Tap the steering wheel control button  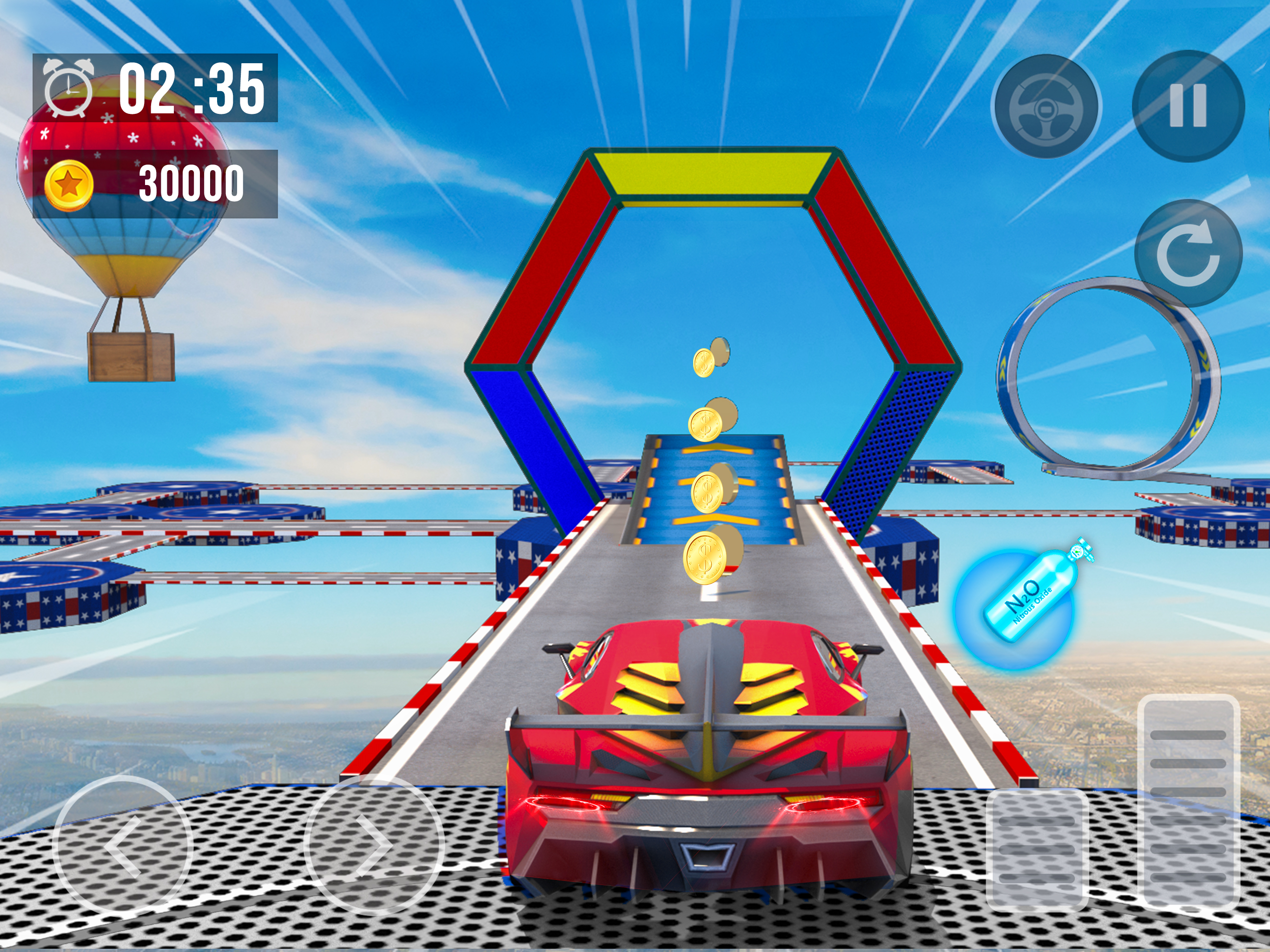pos(1046,107)
